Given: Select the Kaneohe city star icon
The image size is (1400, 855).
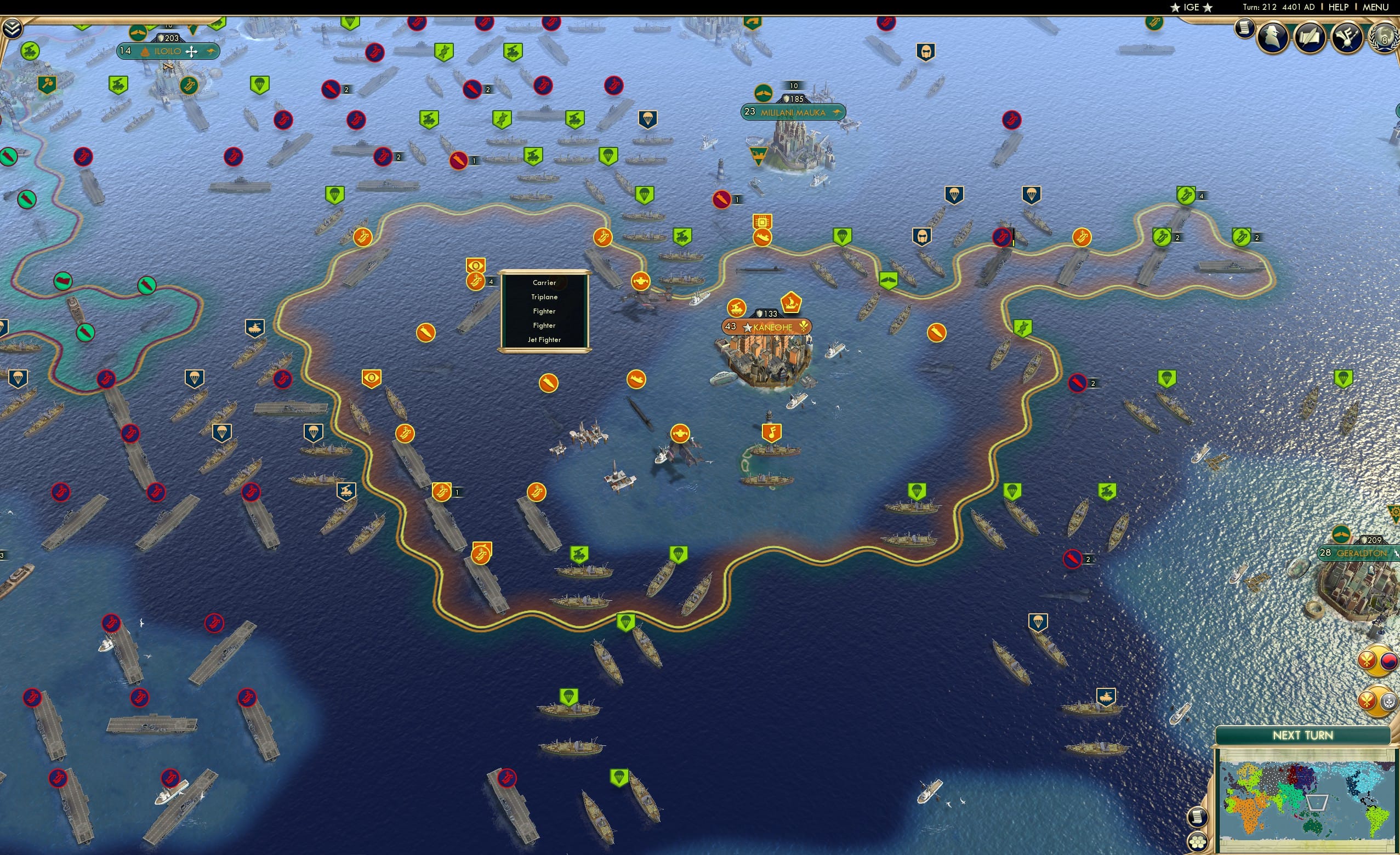Looking at the screenshot, I should click(x=747, y=328).
